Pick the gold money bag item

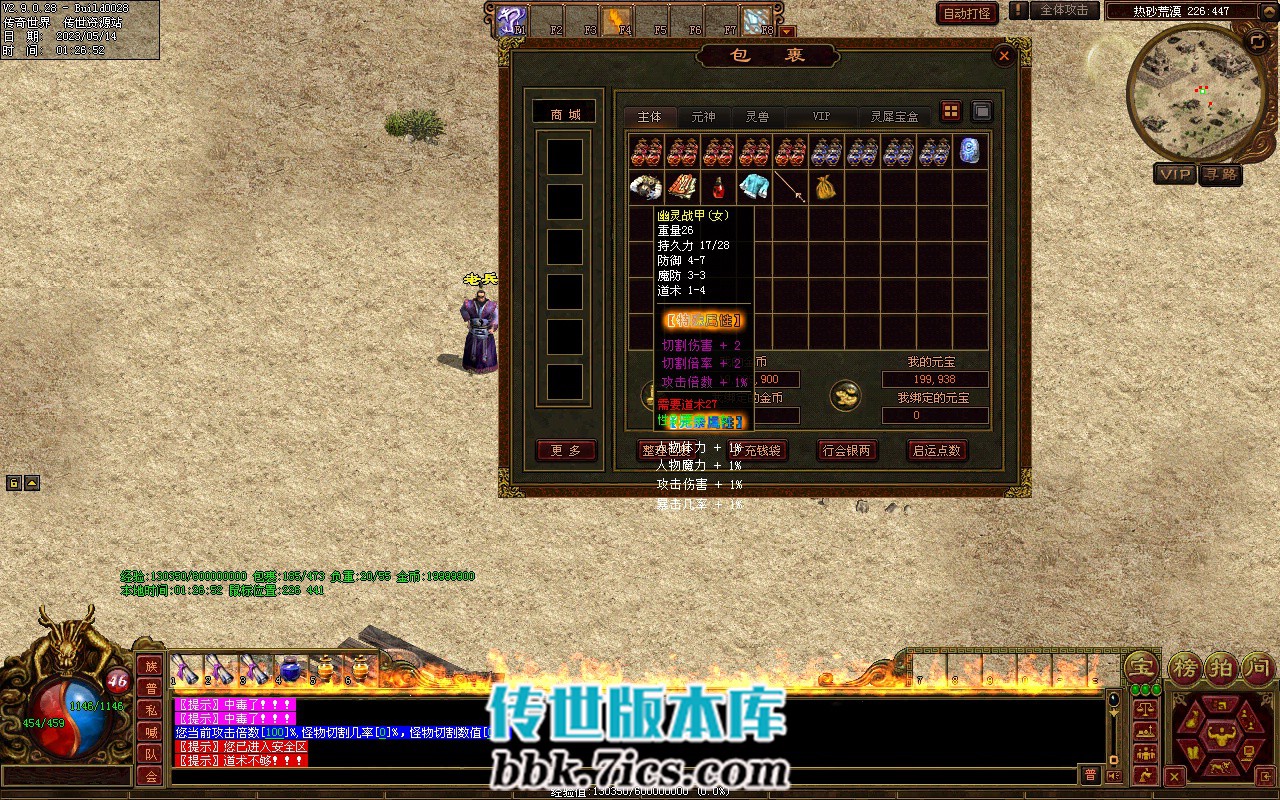826,187
